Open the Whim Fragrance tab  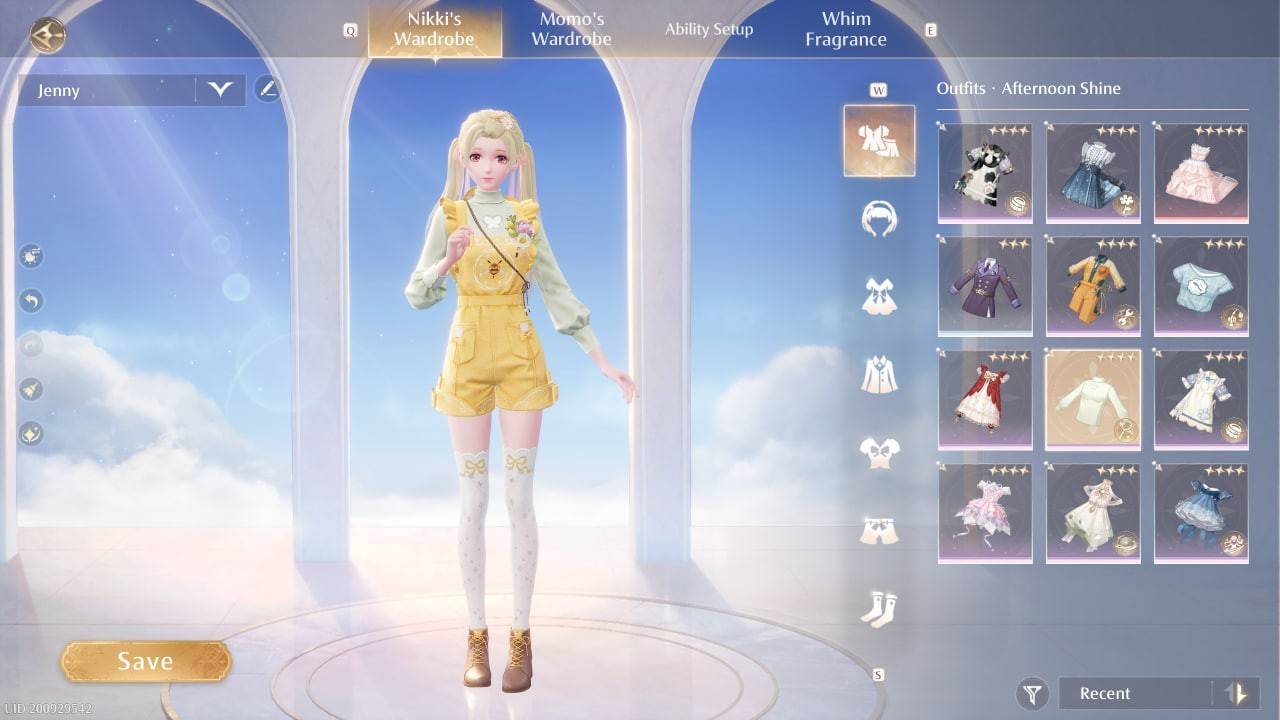point(845,28)
